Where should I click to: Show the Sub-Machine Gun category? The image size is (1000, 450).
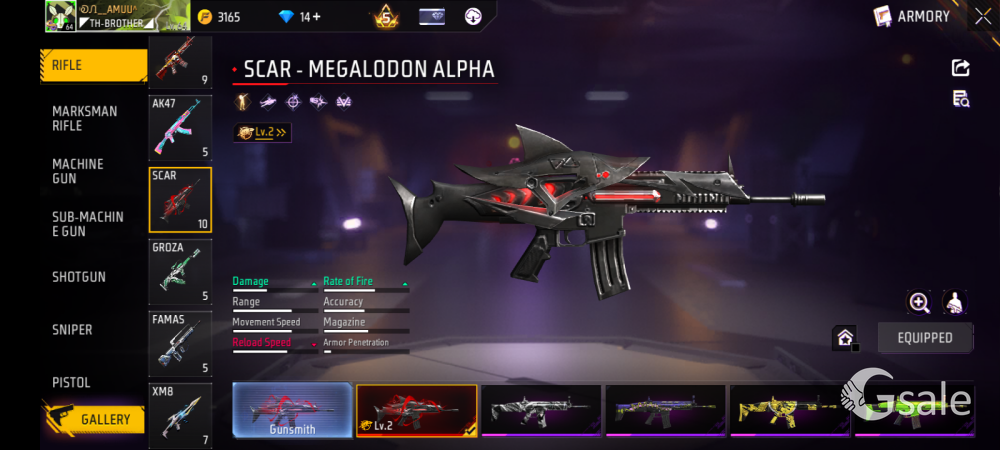88,224
